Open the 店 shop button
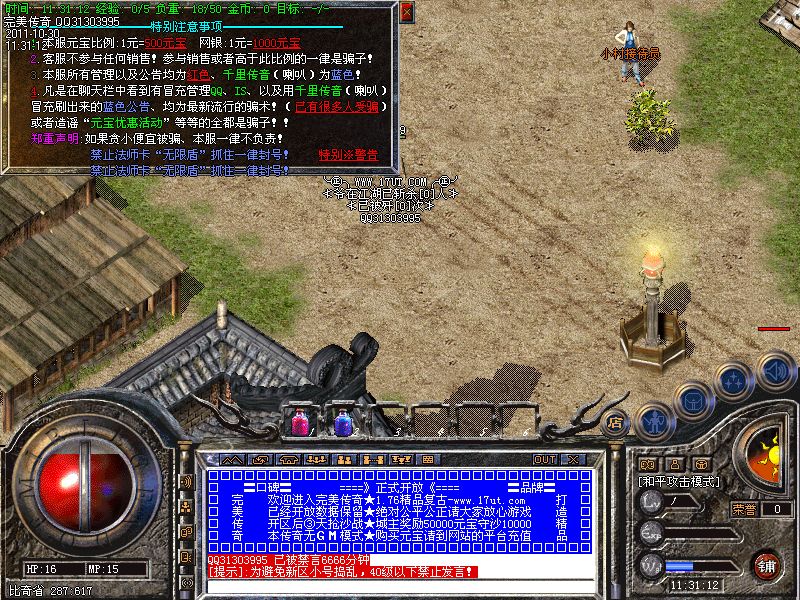 point(616,423)
